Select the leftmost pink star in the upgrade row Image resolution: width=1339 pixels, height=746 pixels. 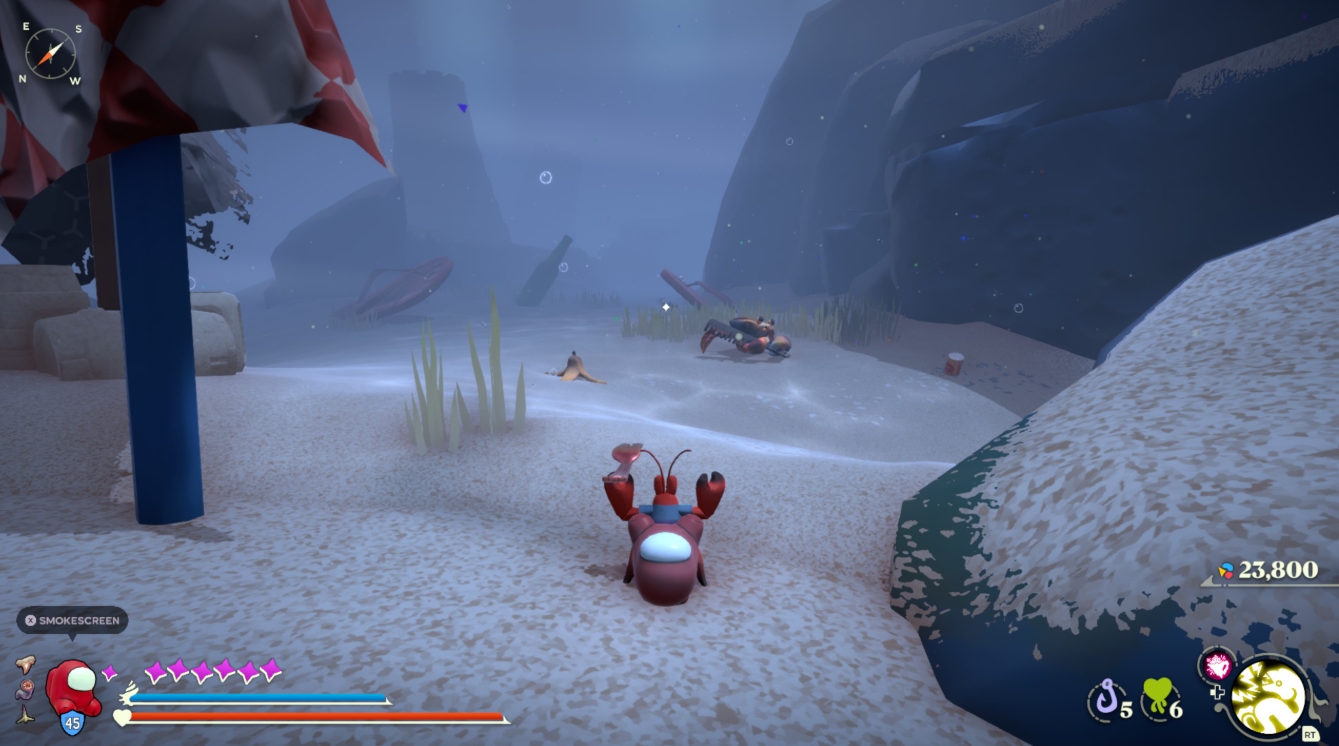pyautogui.click(x=156, y=669)
